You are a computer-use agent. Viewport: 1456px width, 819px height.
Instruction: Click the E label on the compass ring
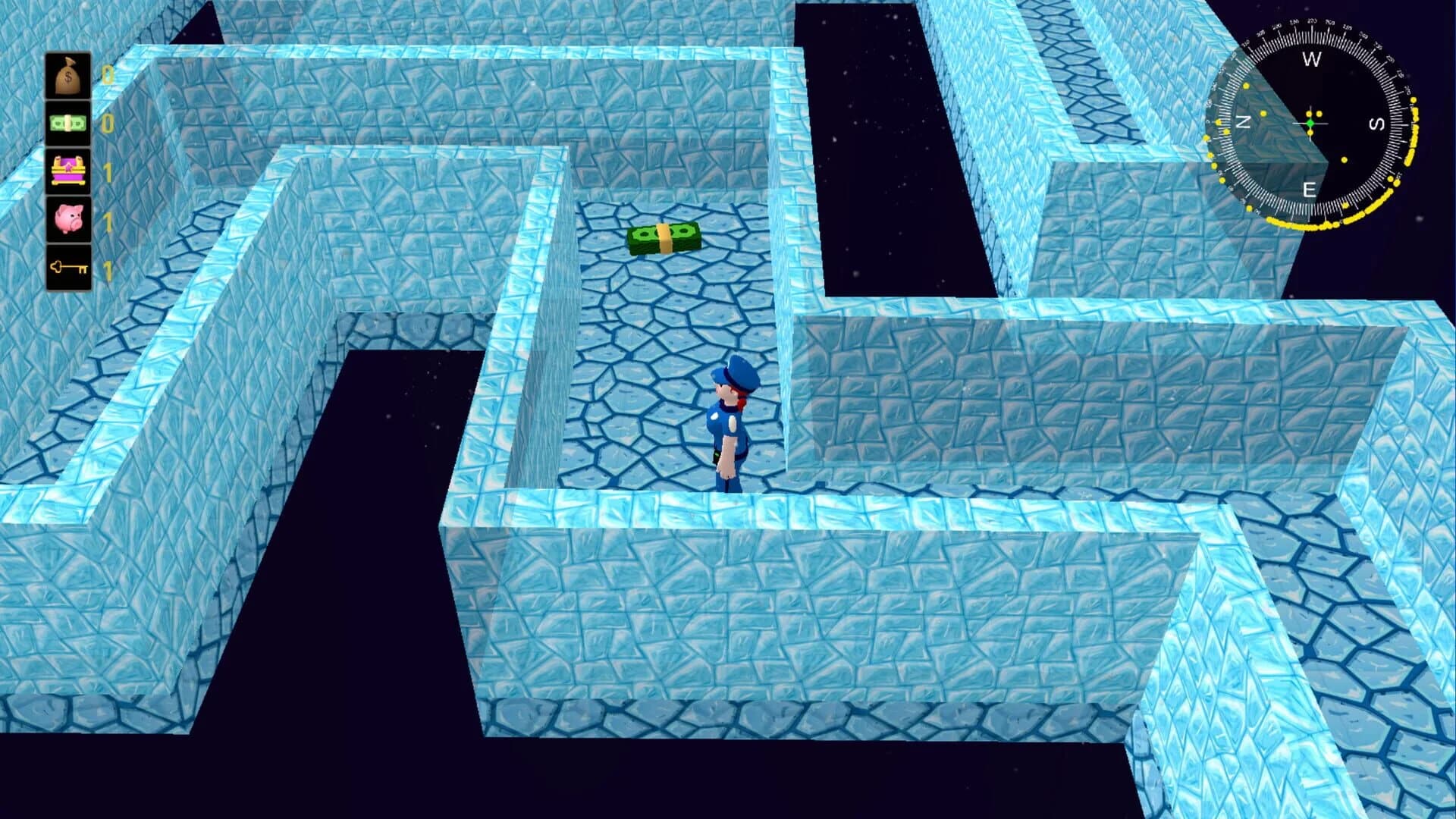1309,190
